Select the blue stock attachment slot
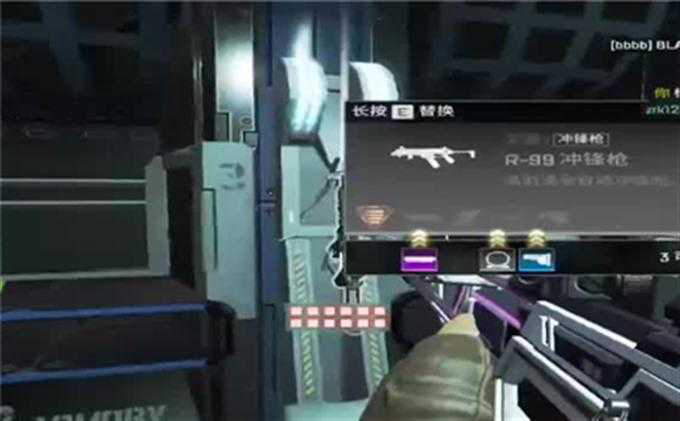This screenshot has width=680, height=421. [538, 259]
